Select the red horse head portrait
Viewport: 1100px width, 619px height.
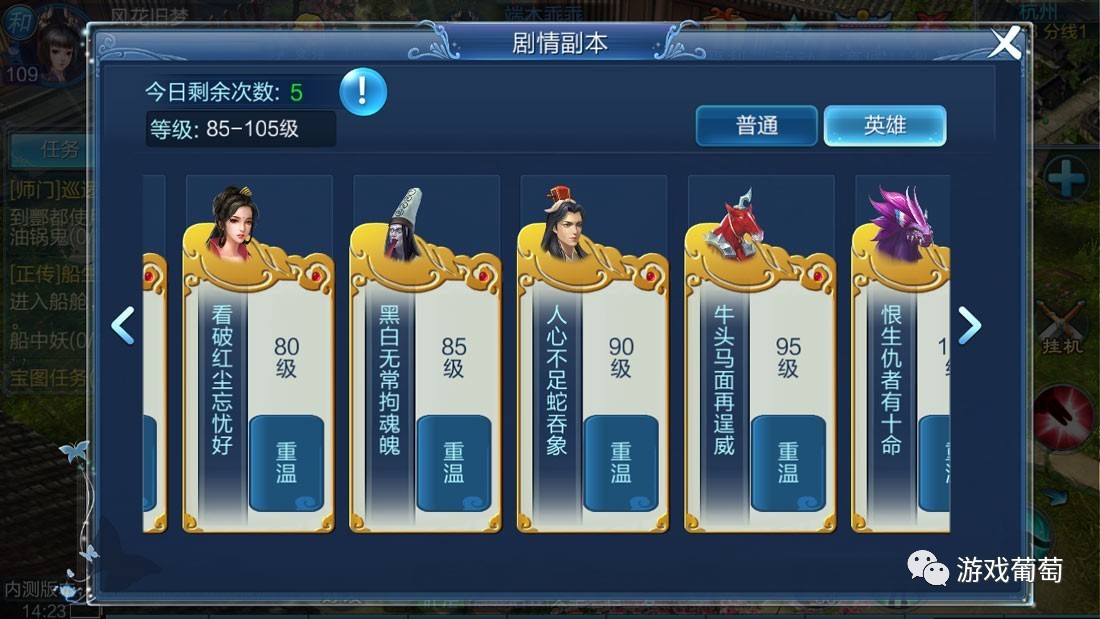tap(736, 220)
